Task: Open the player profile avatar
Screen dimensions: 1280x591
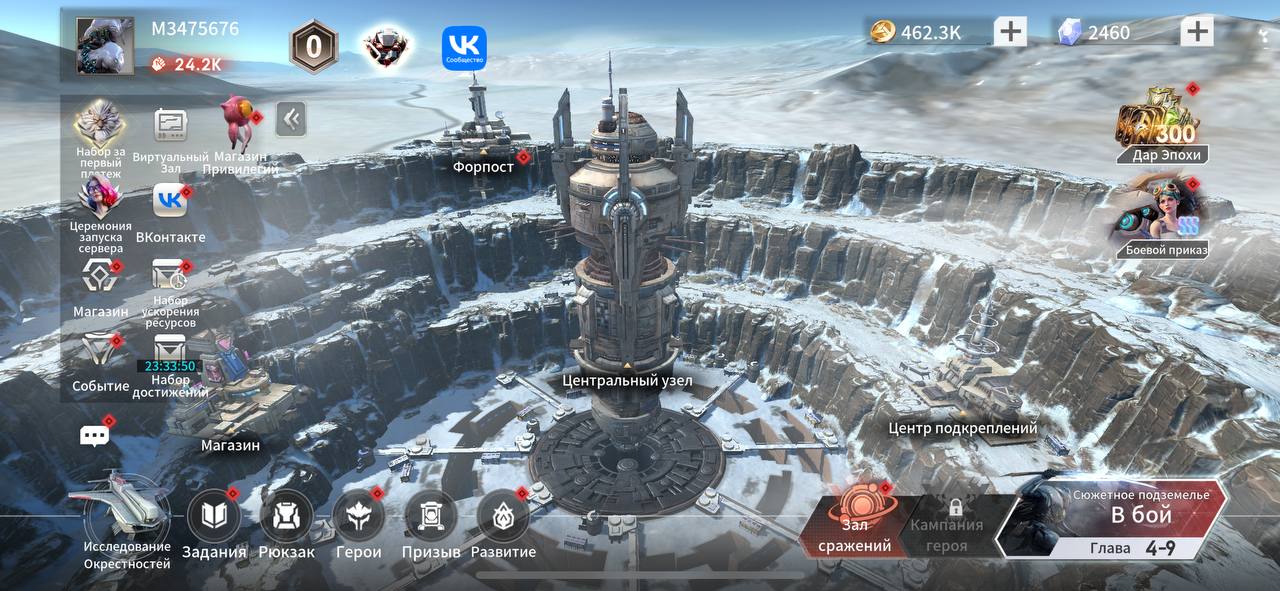Action: pyautogui.click(x=105, y=45)
